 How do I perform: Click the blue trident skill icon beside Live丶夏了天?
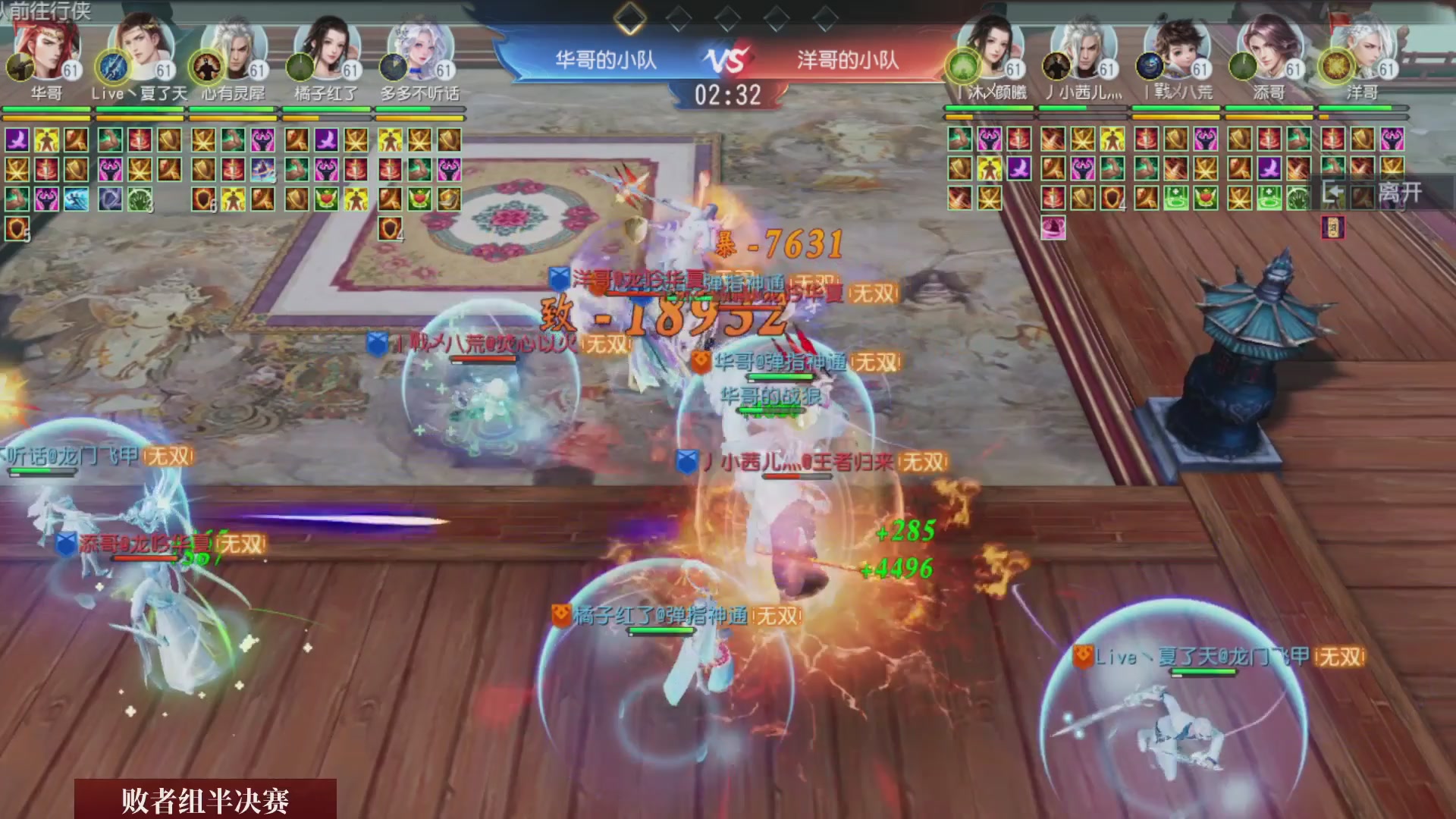click(112, 68)
